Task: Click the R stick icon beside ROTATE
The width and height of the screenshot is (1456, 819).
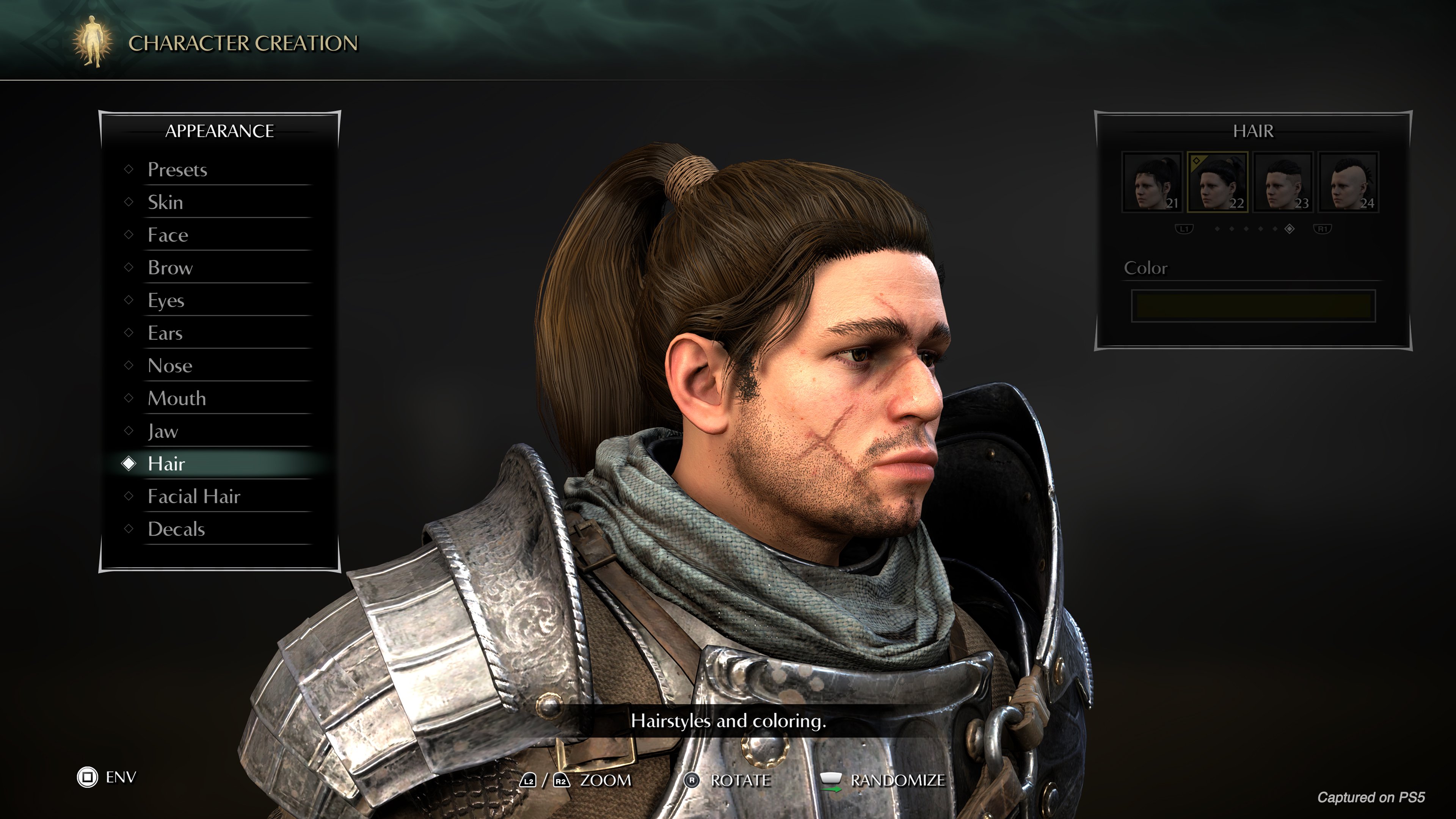Action: 692,780
